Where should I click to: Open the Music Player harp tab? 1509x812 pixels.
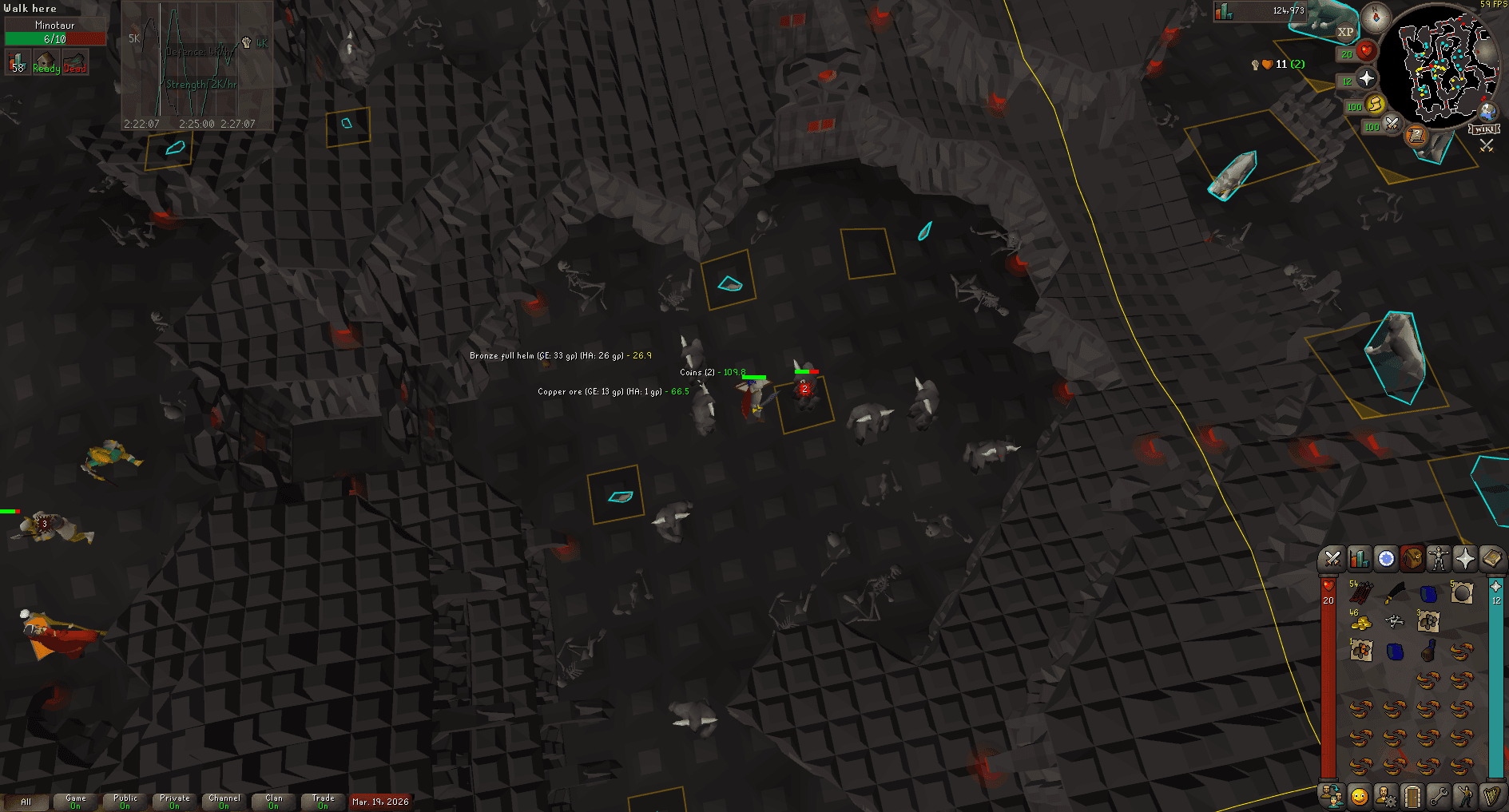pyautogui.click(x=1492, y=796)
